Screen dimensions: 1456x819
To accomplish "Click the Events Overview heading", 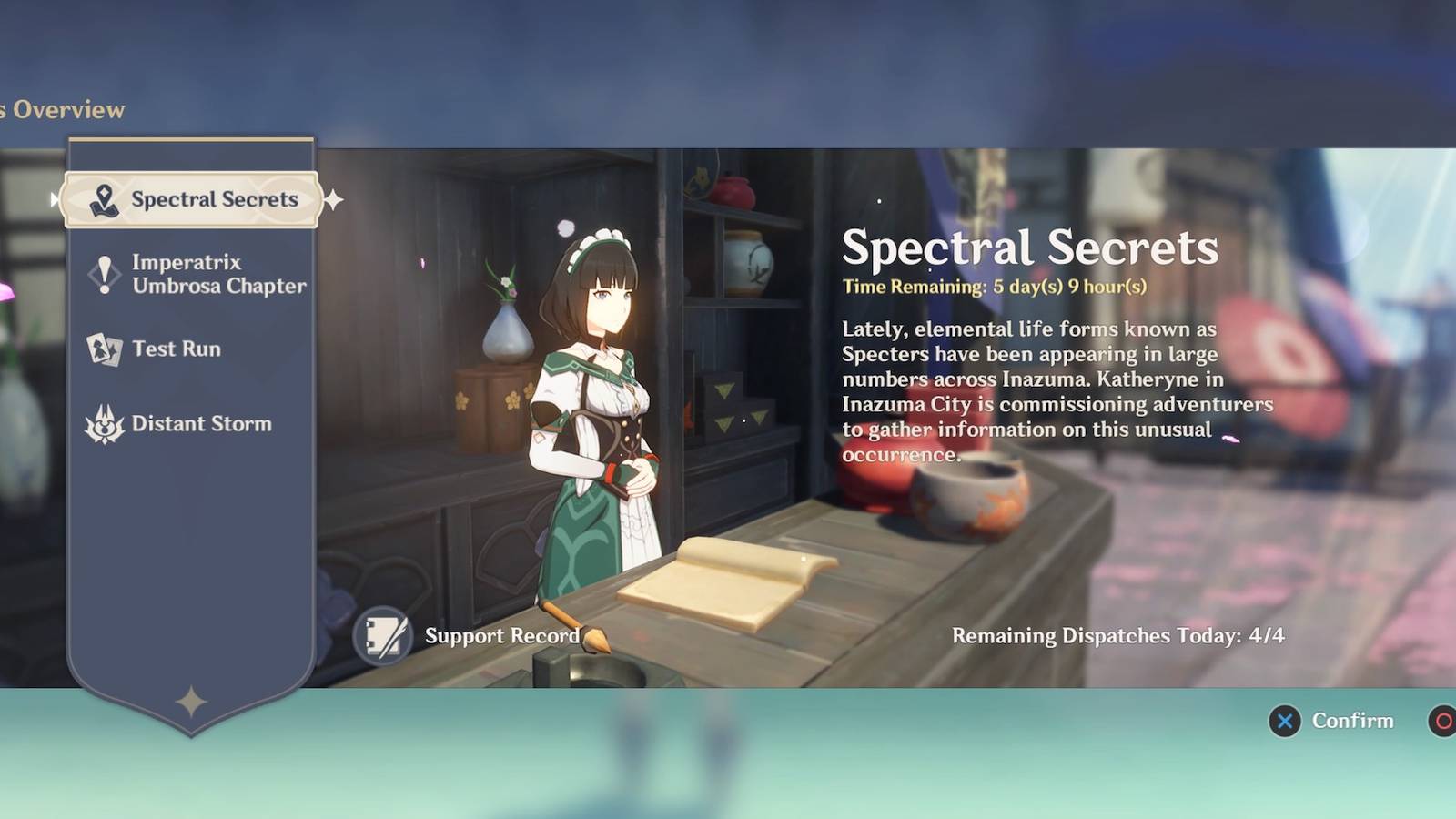I will click(64, 109).
